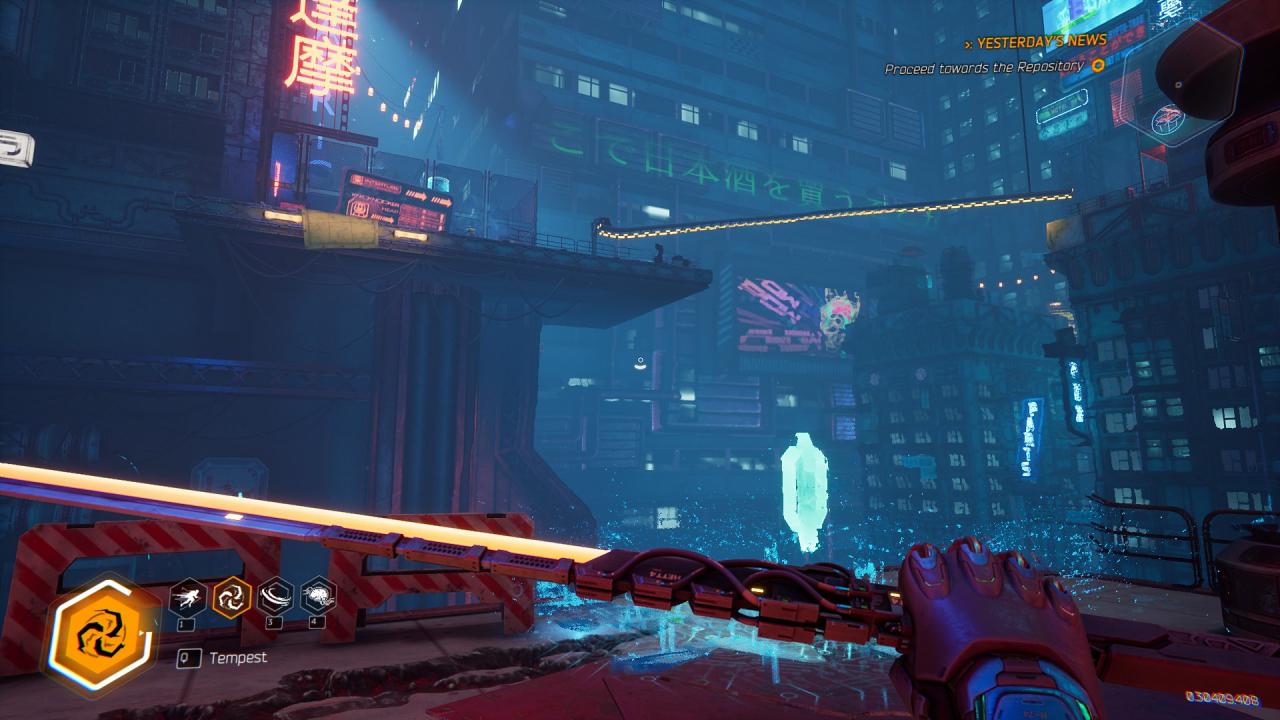Click the orange objective ring marker

coord(1097,66)
